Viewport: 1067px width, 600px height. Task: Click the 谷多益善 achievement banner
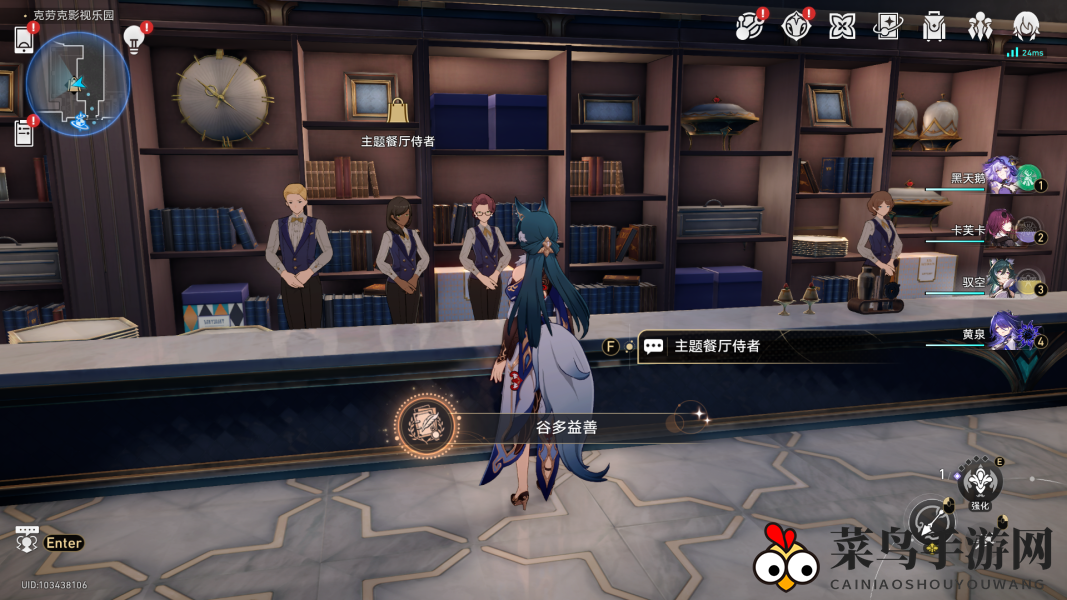click(540, 427)
